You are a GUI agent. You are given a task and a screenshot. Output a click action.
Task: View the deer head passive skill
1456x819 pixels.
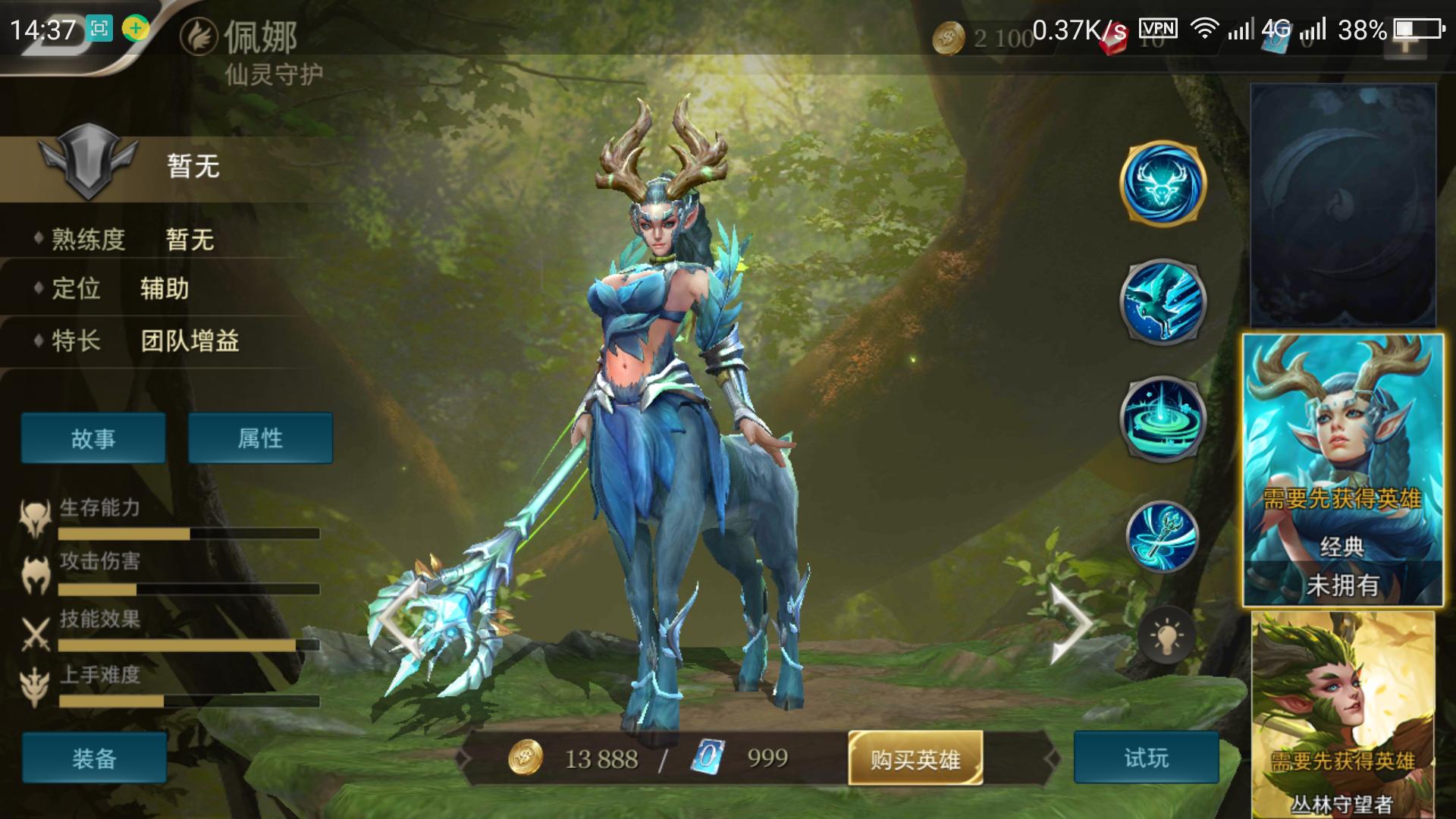tap(1163, 184)
